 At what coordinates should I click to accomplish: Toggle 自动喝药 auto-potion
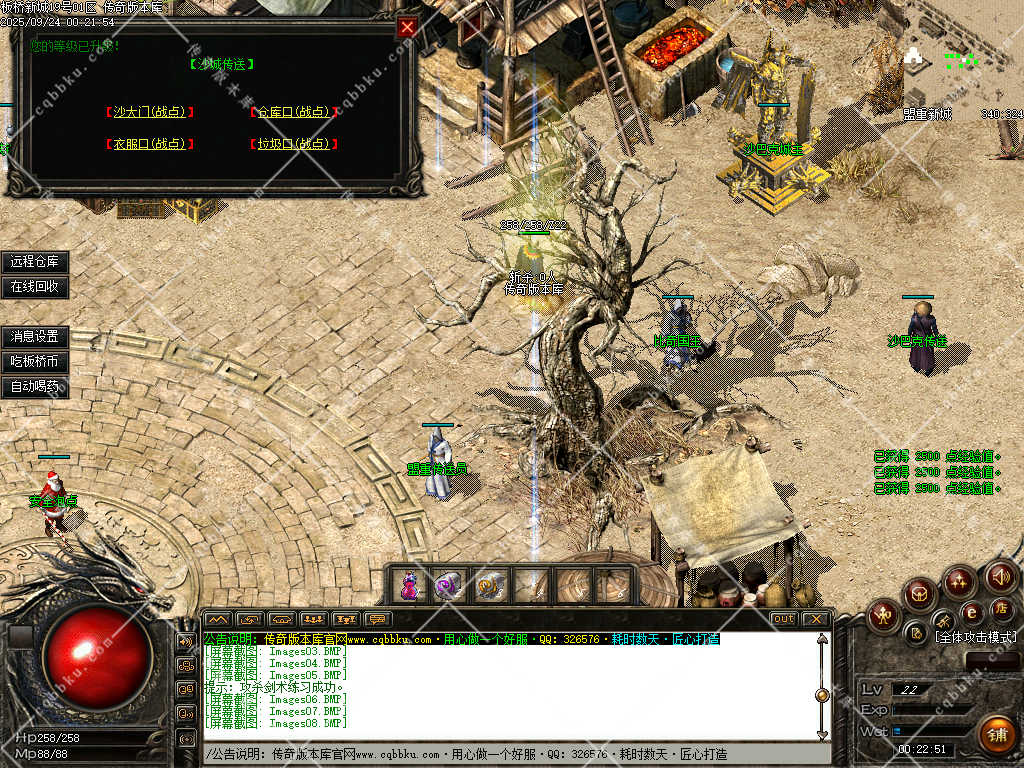(35, 387)
